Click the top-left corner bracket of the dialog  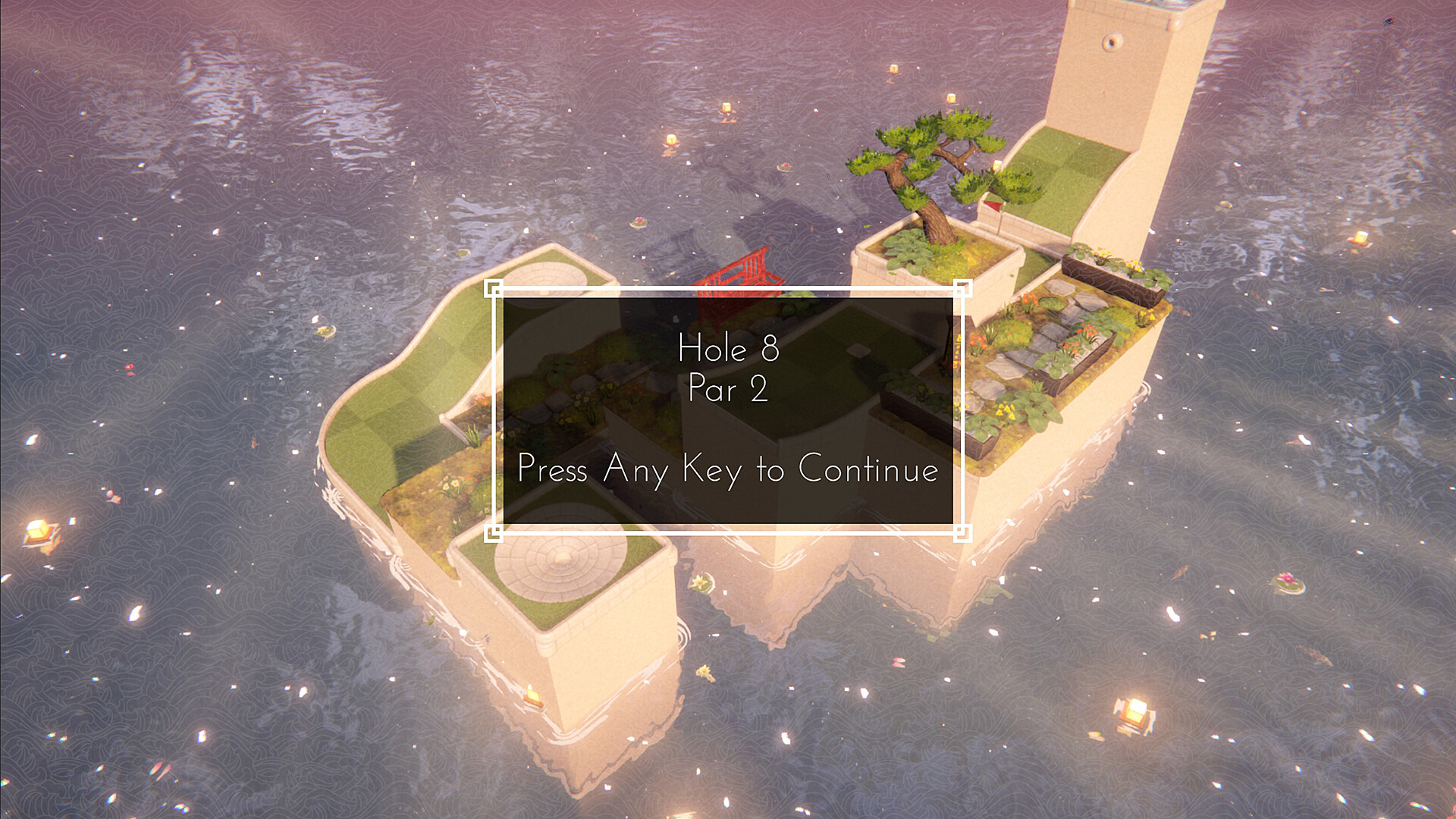tap(492, 289)
